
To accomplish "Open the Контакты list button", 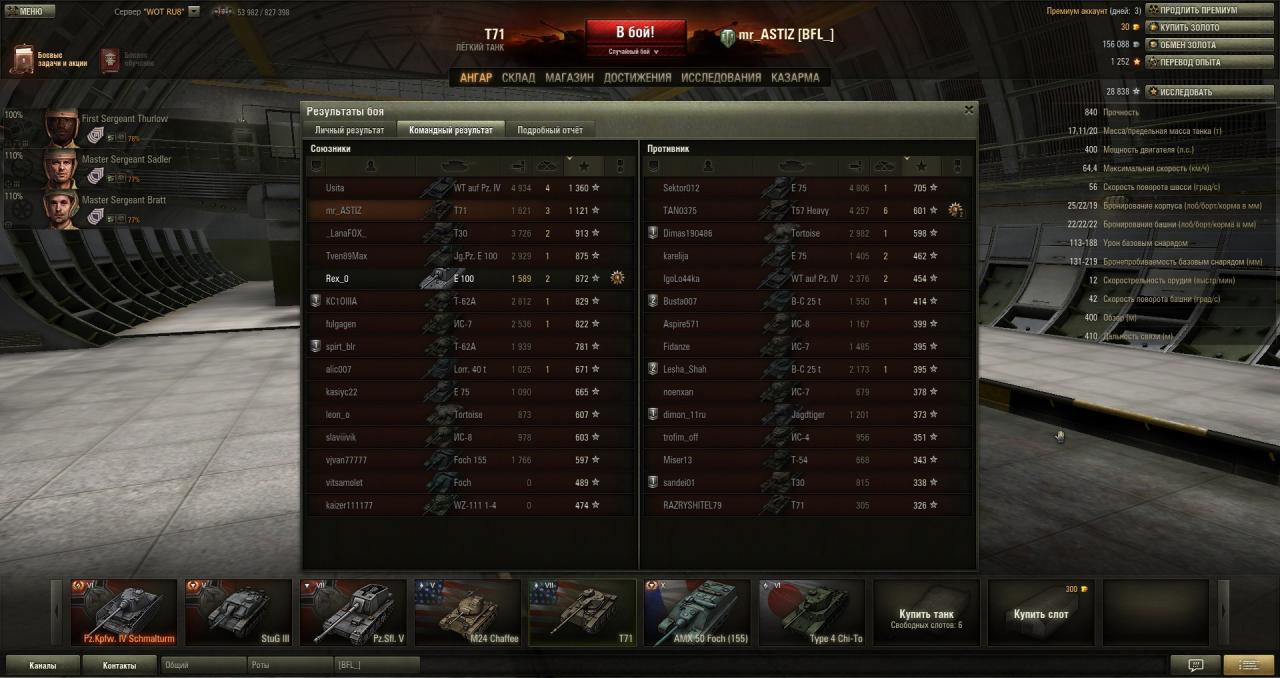I will (x=119, y=665).
